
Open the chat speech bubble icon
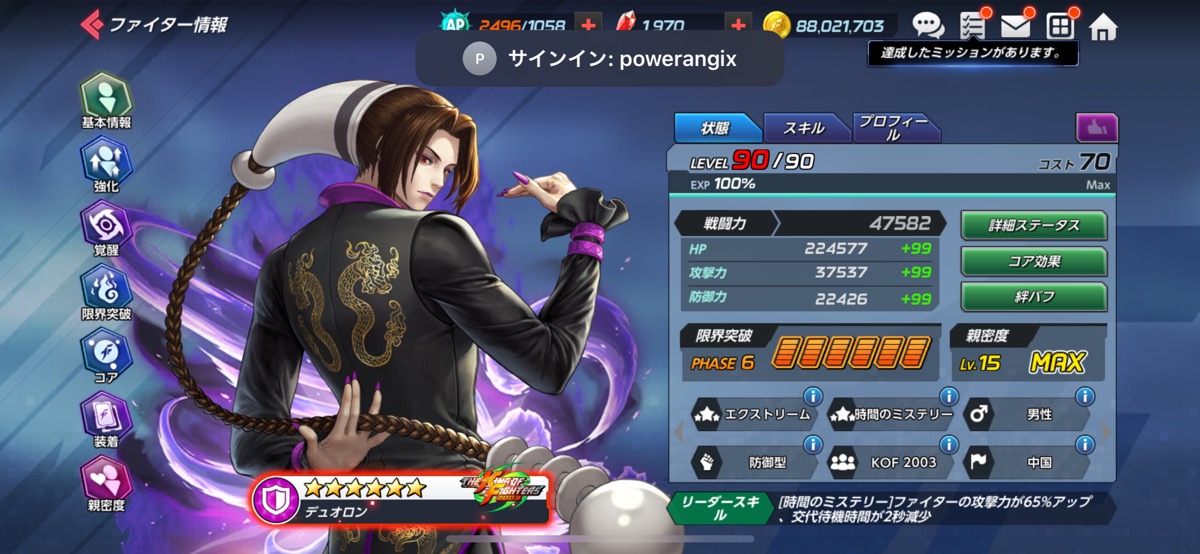(x=928, y=25)
